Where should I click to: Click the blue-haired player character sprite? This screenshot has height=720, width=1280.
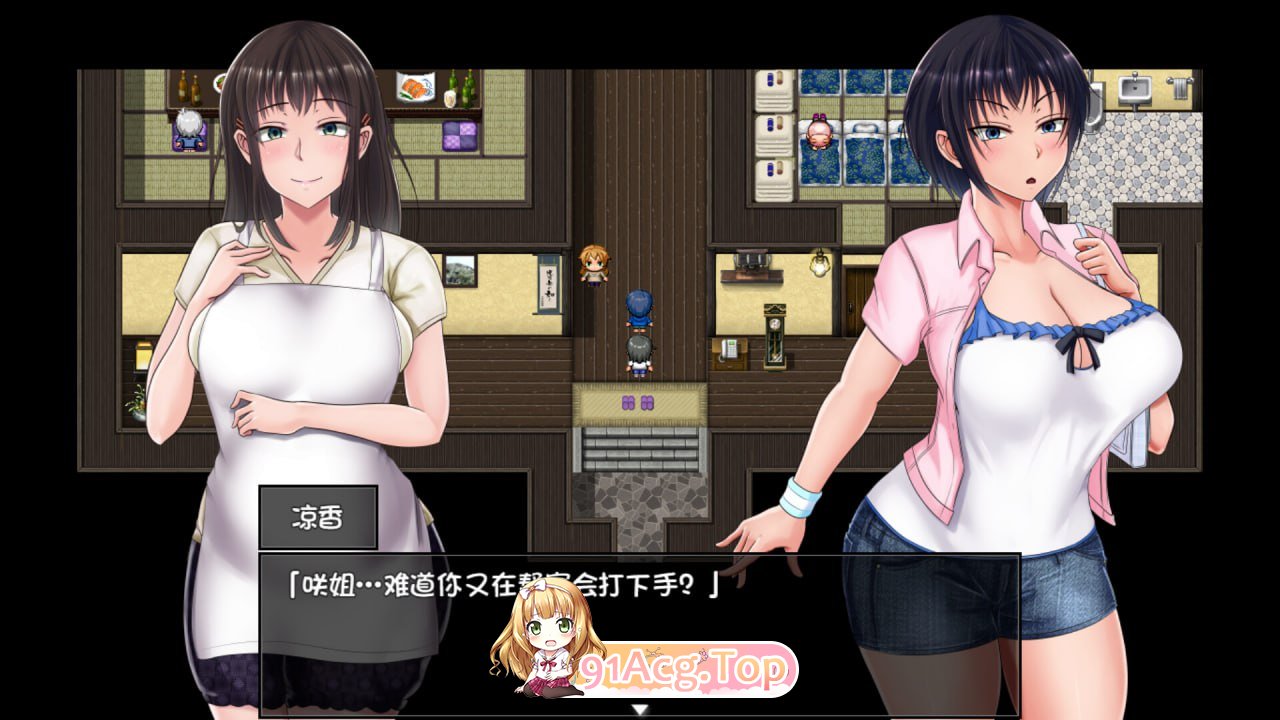pyautogui.click(x=640, y=308)
